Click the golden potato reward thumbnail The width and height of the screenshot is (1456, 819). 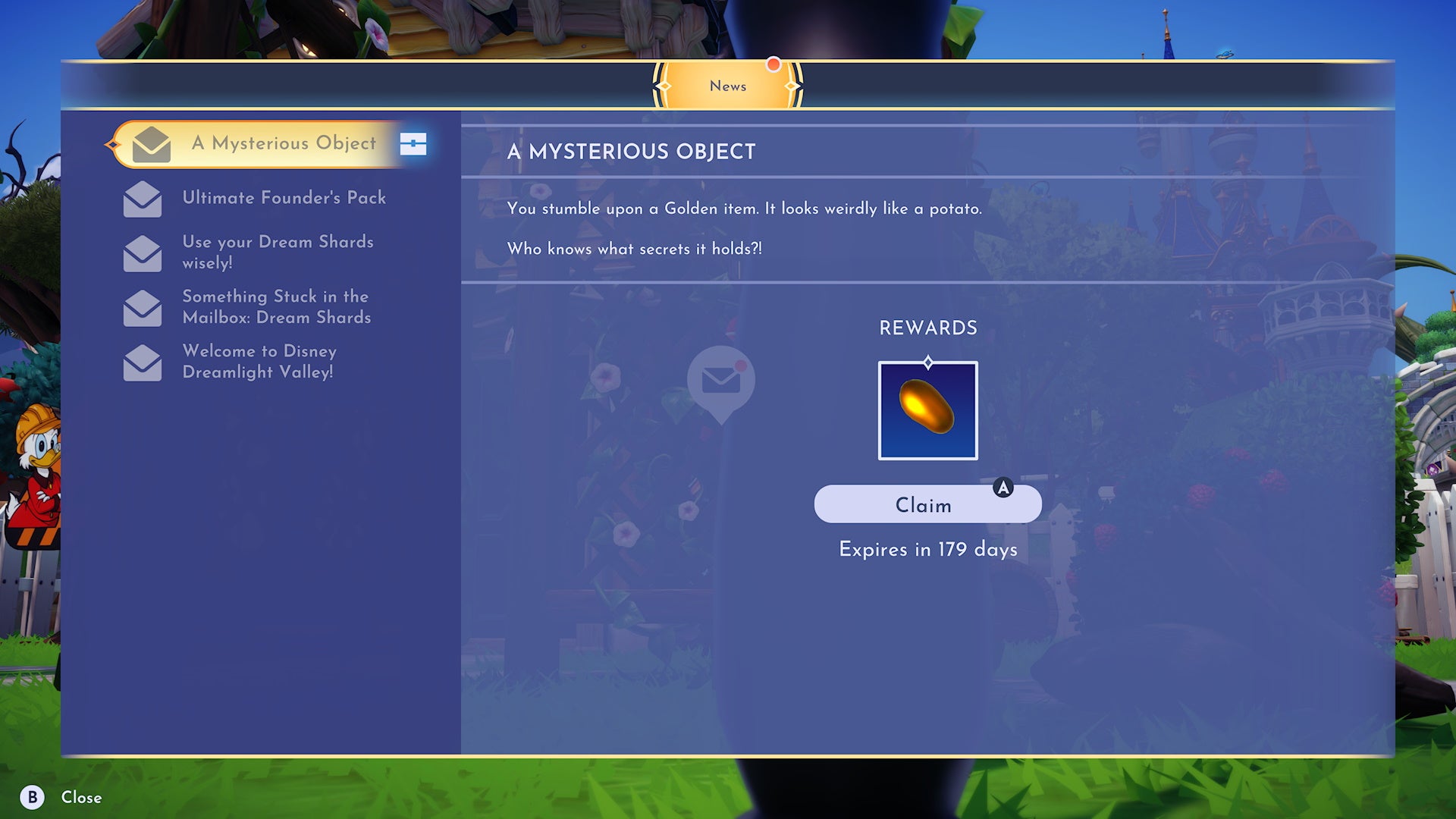[927, 410]
